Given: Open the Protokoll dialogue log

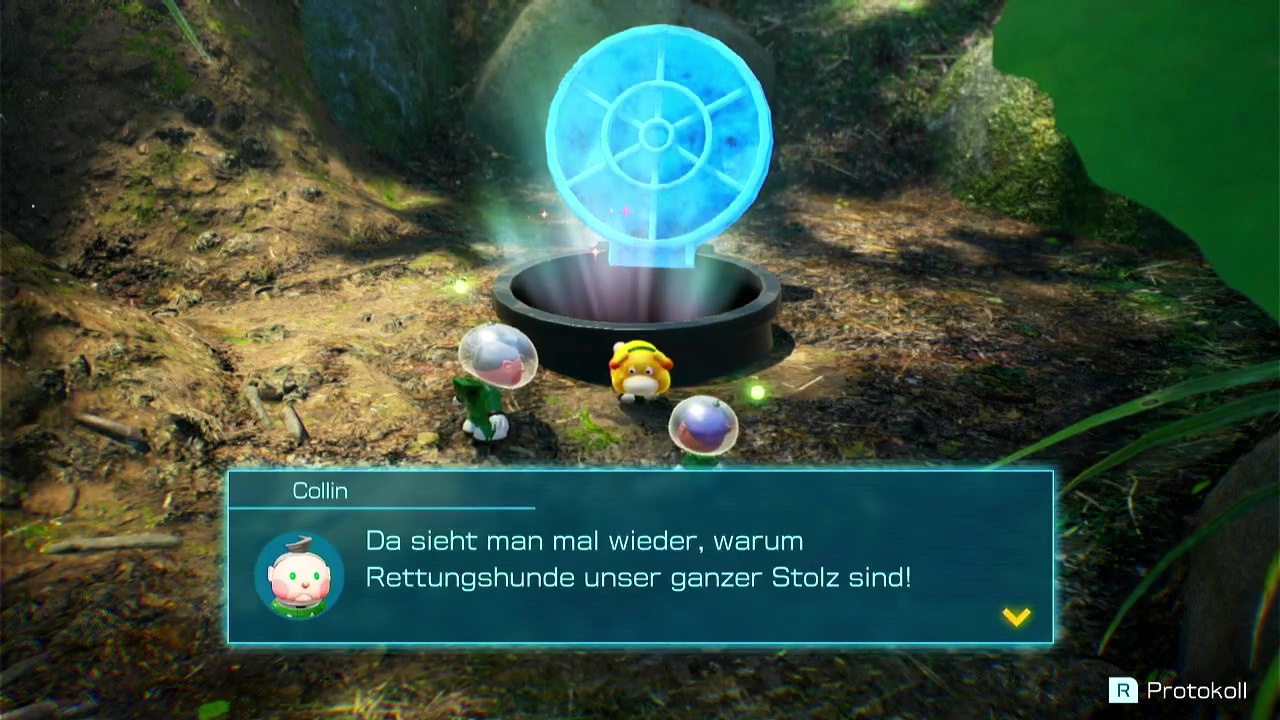Looking at the screenshot, I should [x=1178, y=690].
